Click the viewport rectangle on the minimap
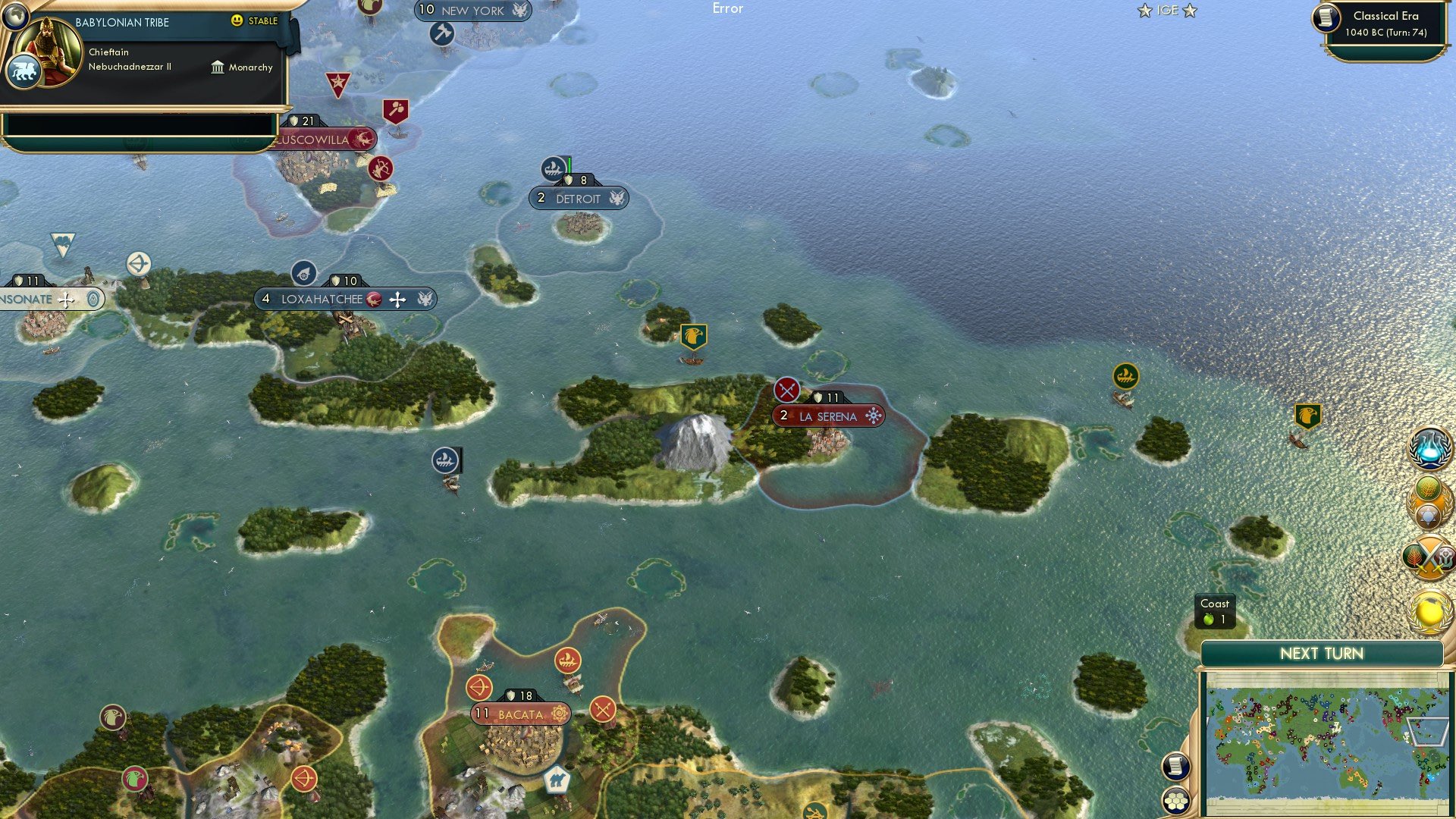 (1427, 731)
